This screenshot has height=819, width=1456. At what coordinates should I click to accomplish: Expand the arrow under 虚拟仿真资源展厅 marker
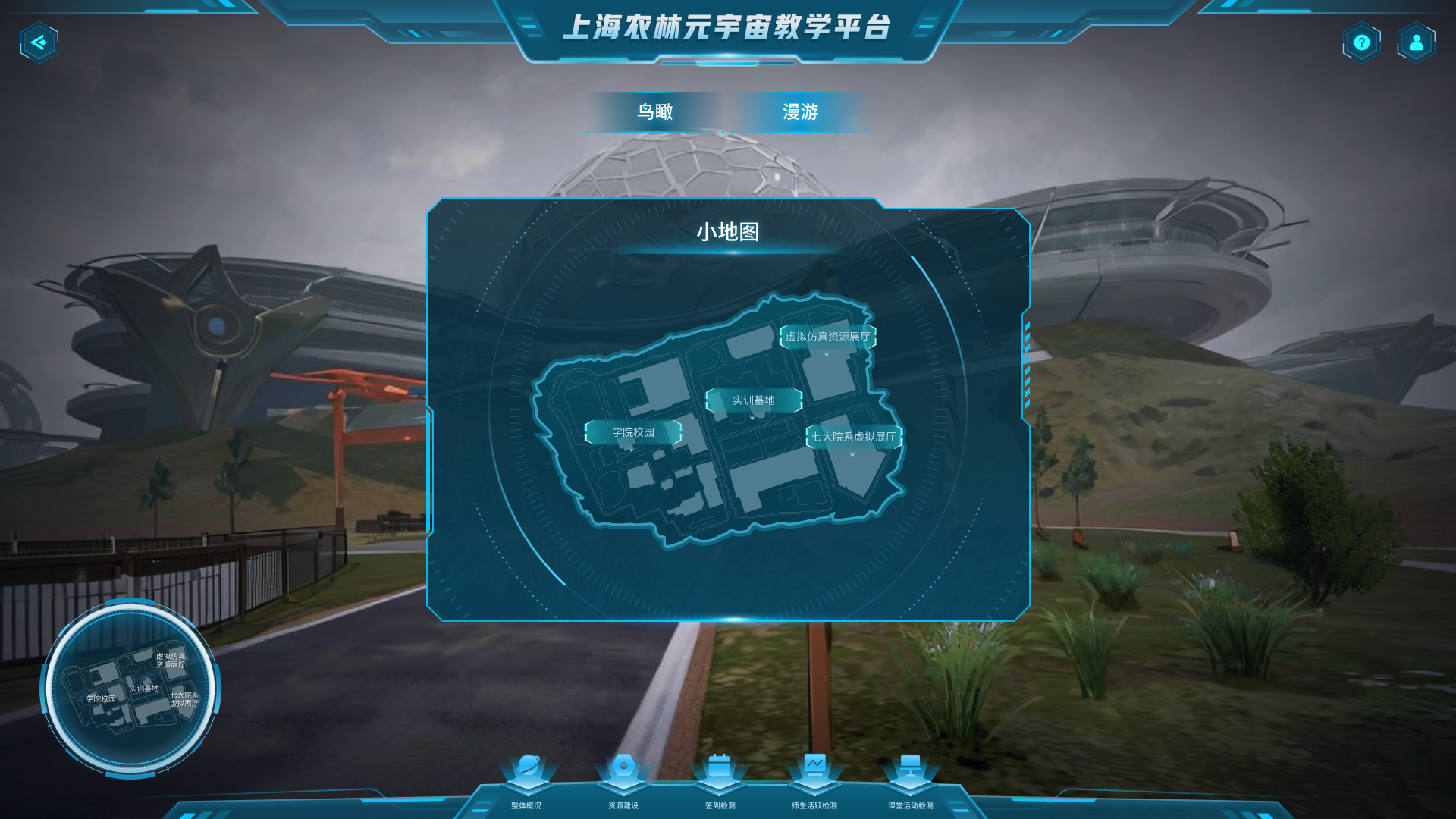pos(828,353)
